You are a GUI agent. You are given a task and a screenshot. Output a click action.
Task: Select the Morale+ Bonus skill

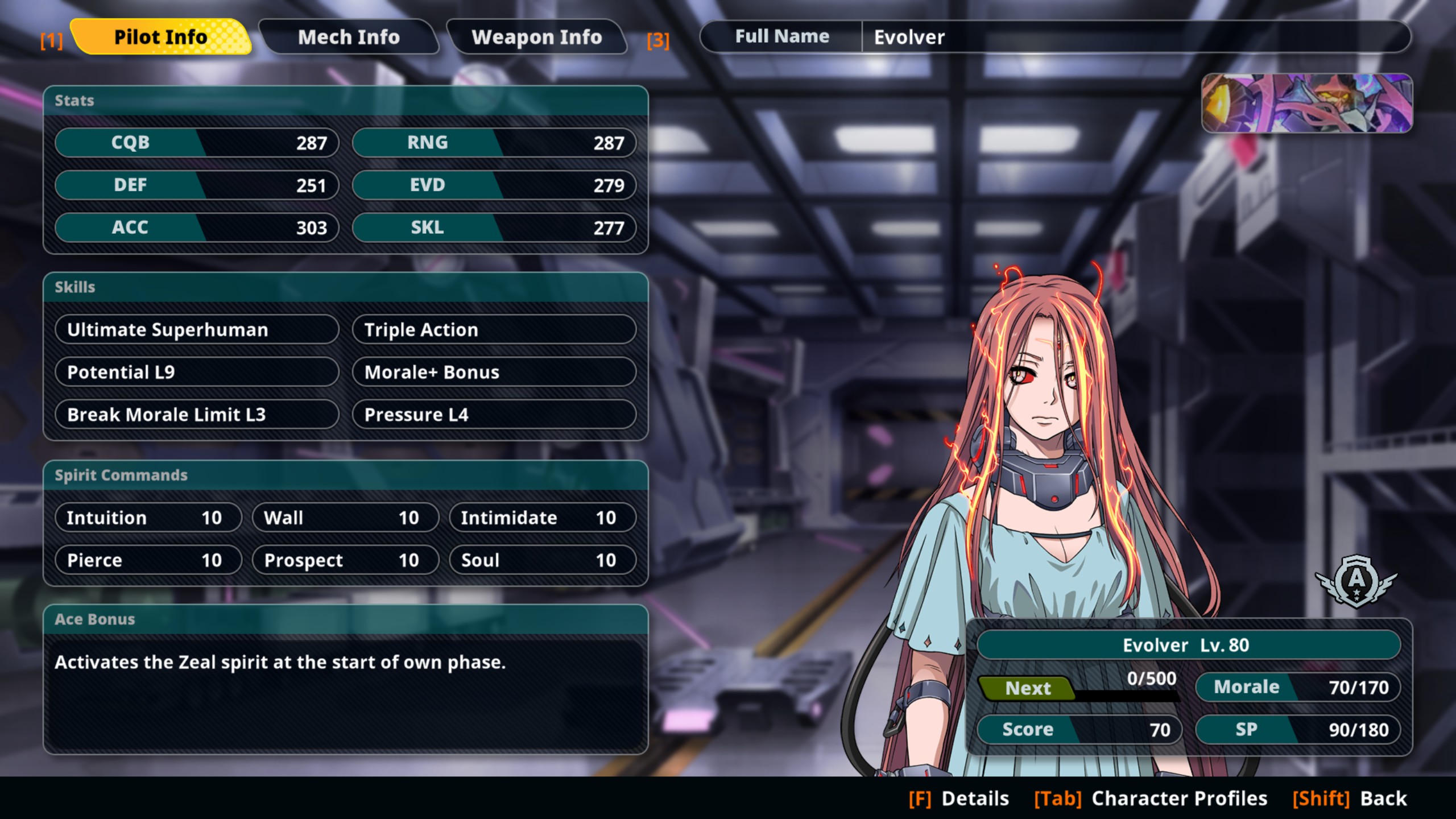point(494,372)
